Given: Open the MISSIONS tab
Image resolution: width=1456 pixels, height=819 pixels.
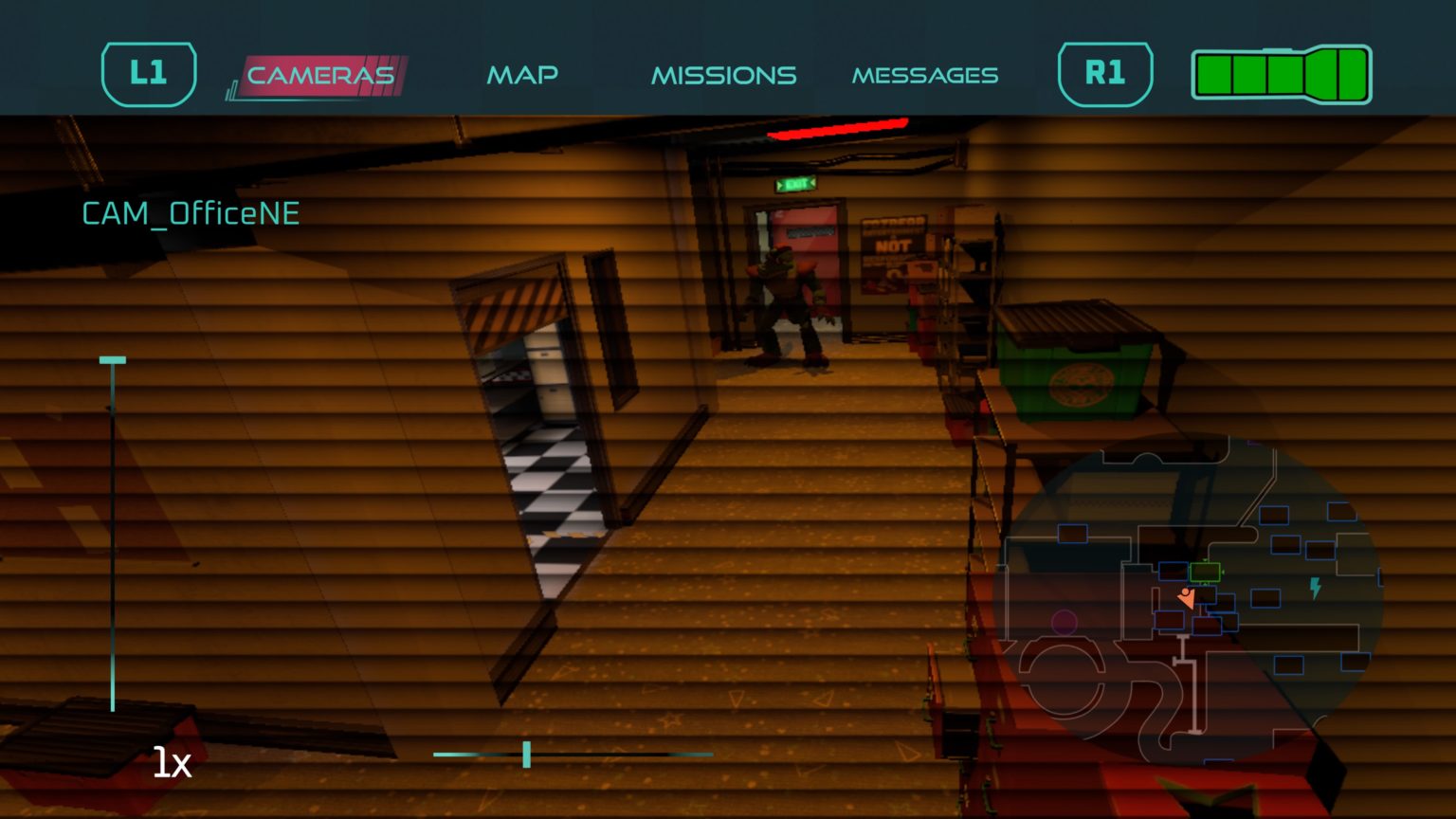Looking at the screenshot, I should (724, 75).
